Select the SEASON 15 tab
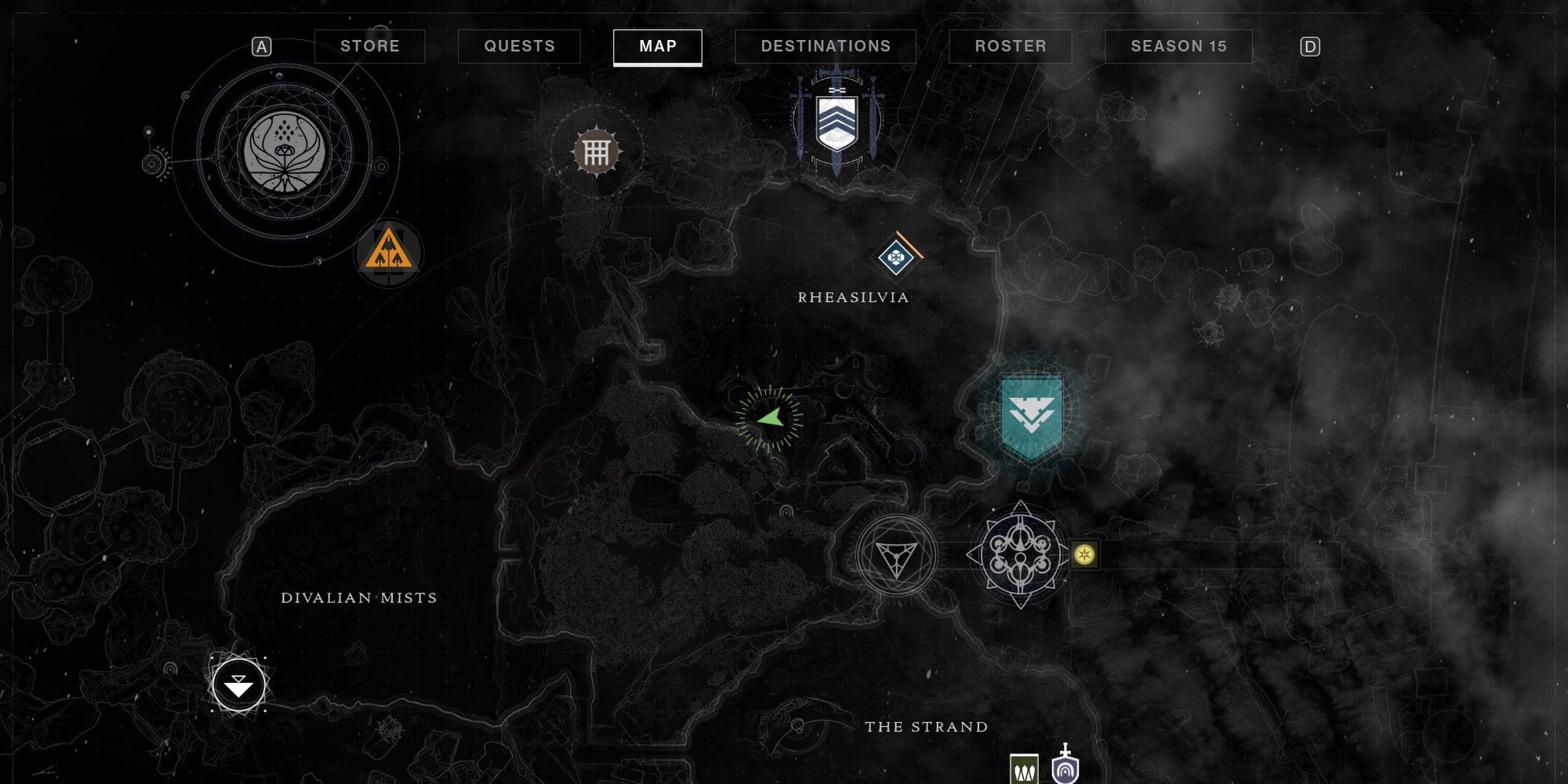Screen dimensions: 1568x784 (1176, 45)
